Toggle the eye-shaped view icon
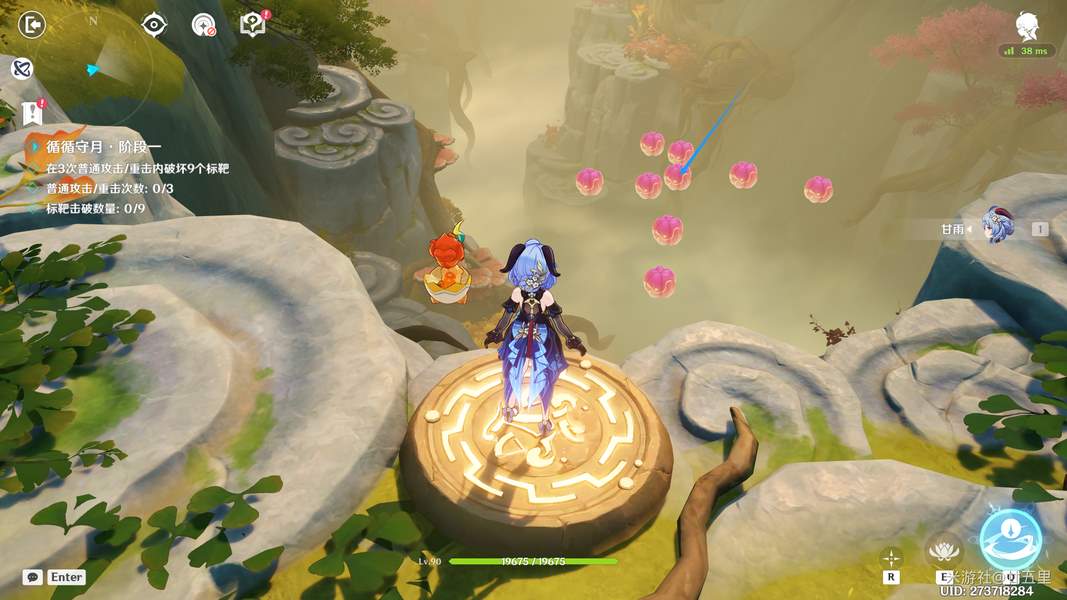Image resolution: width=1067 pixels, height=600 pixels. pos(153,24)
